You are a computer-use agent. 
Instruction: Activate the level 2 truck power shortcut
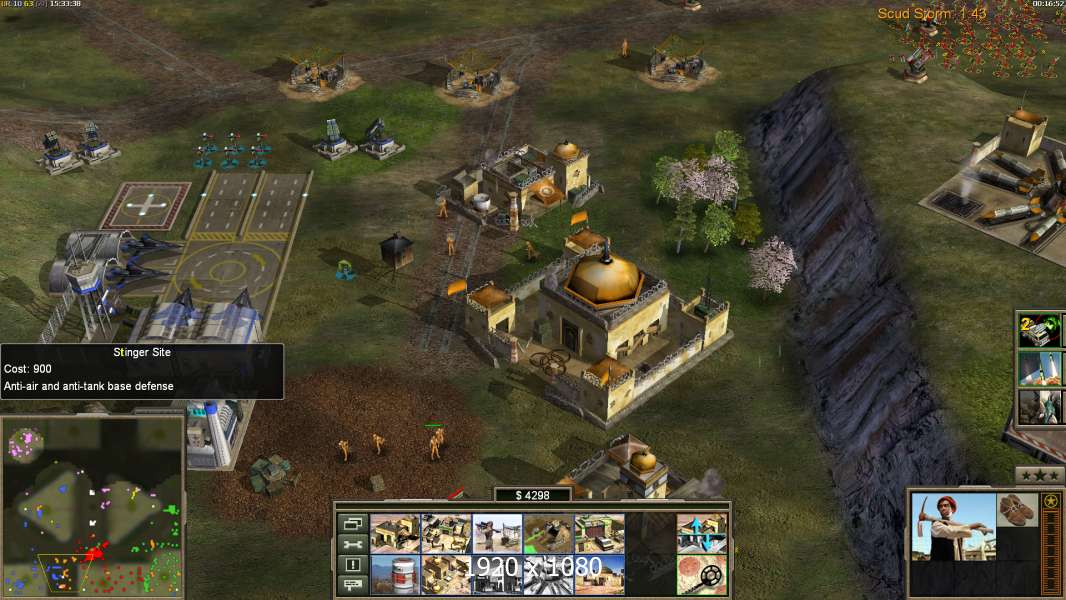(1040, 330)
